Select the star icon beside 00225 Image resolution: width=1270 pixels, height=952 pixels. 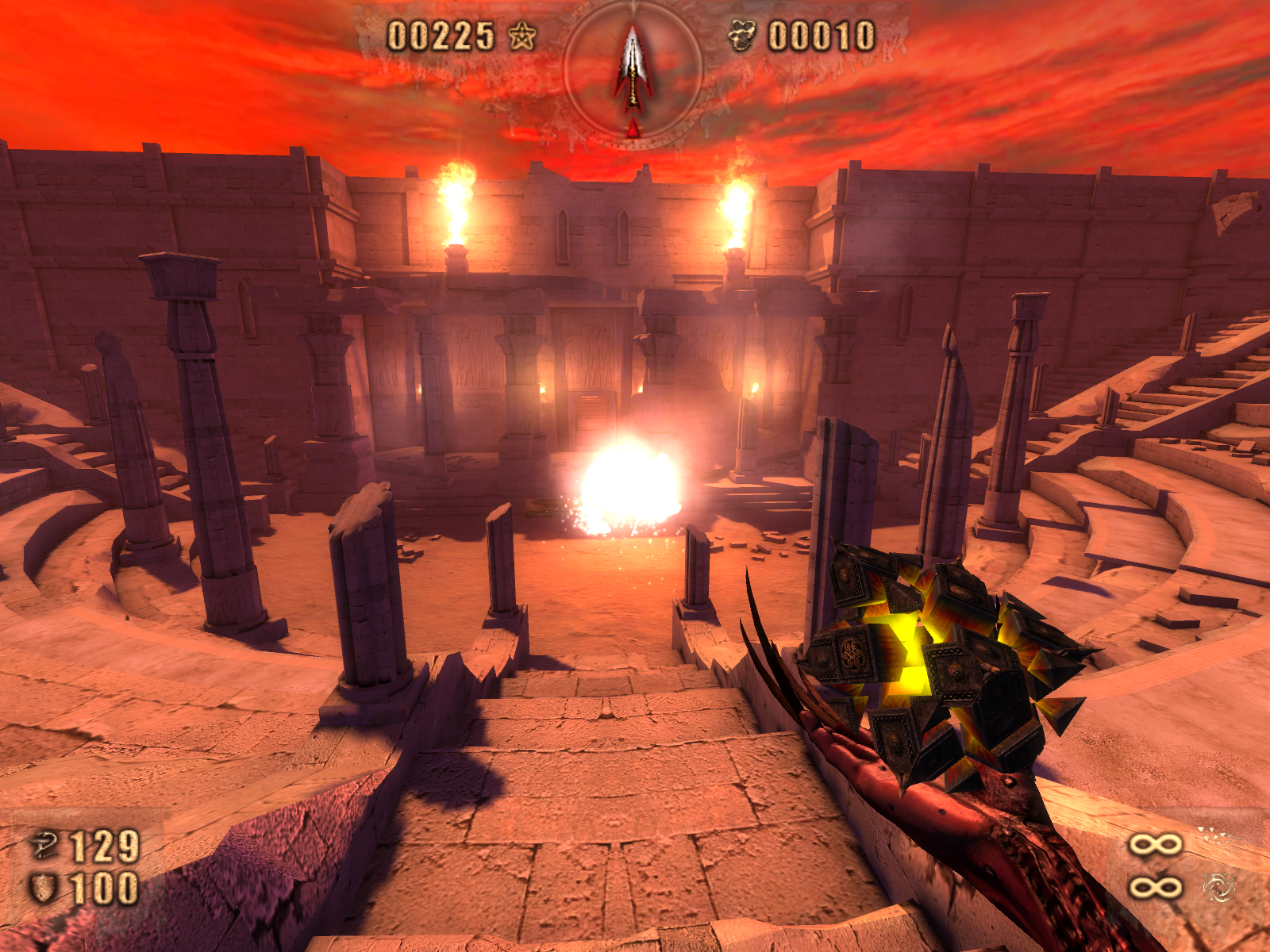(x=521, y=36)
